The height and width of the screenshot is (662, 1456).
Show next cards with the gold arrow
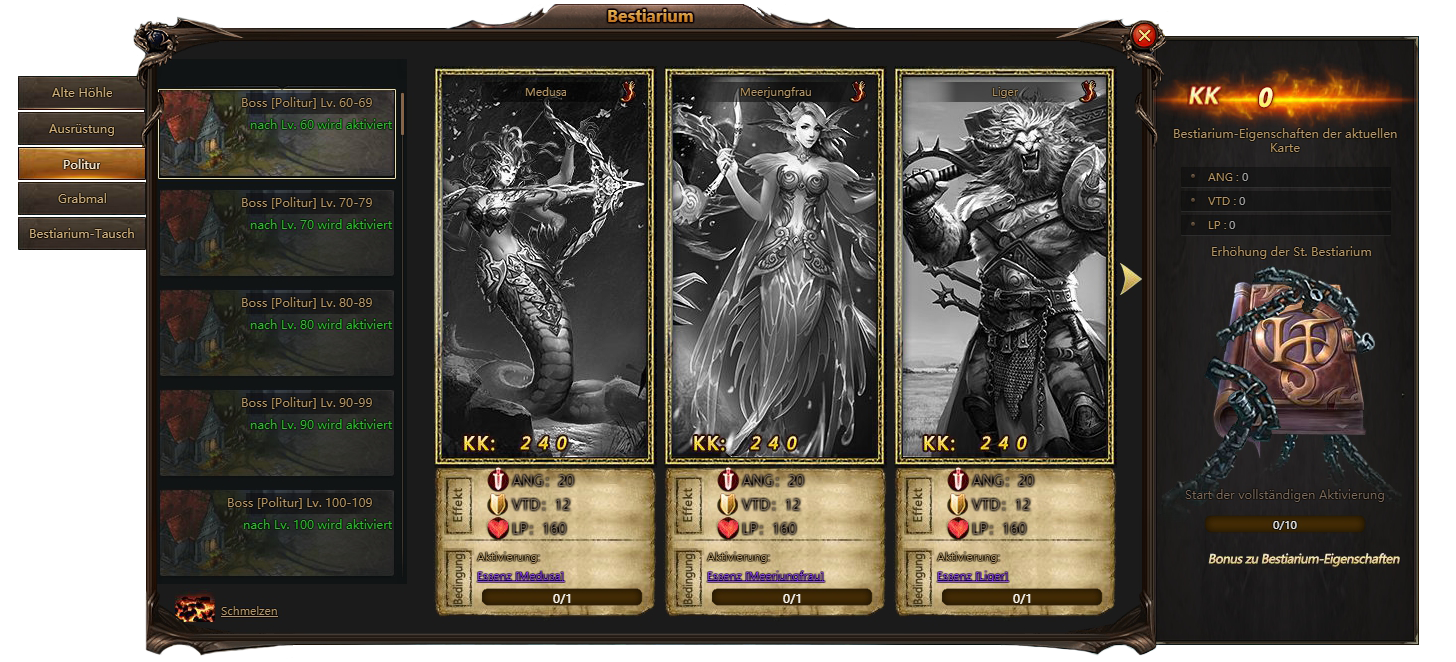point(1130,280)
